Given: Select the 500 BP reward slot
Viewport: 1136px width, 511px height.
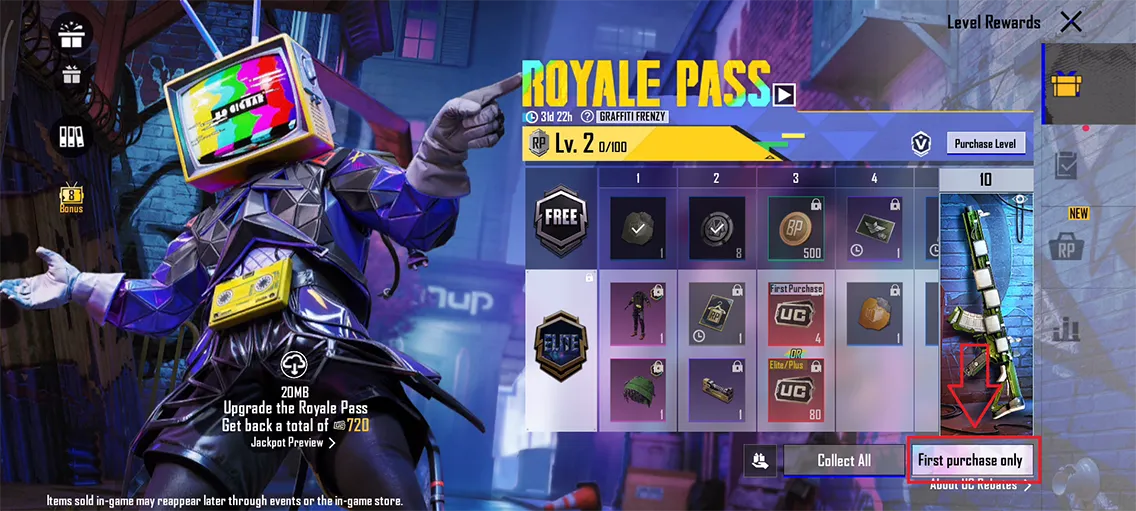Looking at the screenshot, I should coord(795,227).
